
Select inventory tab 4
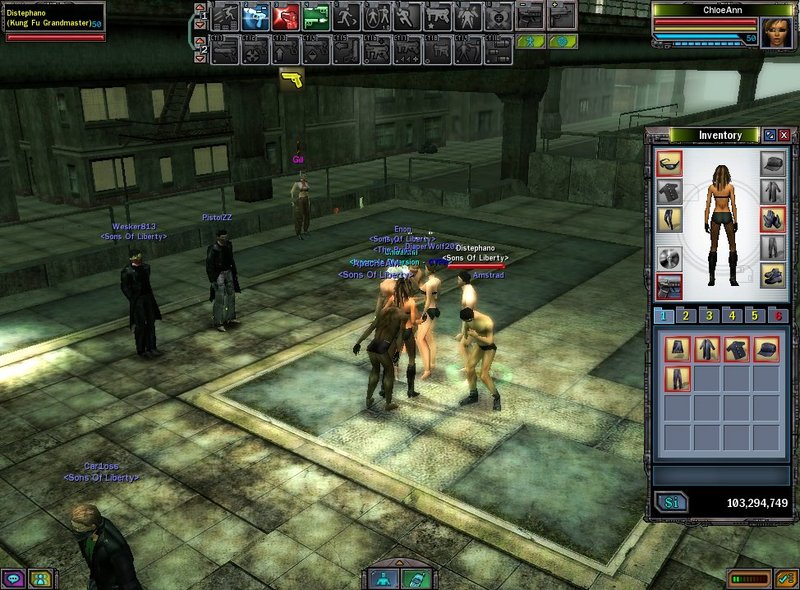click(x=732, y=316)
